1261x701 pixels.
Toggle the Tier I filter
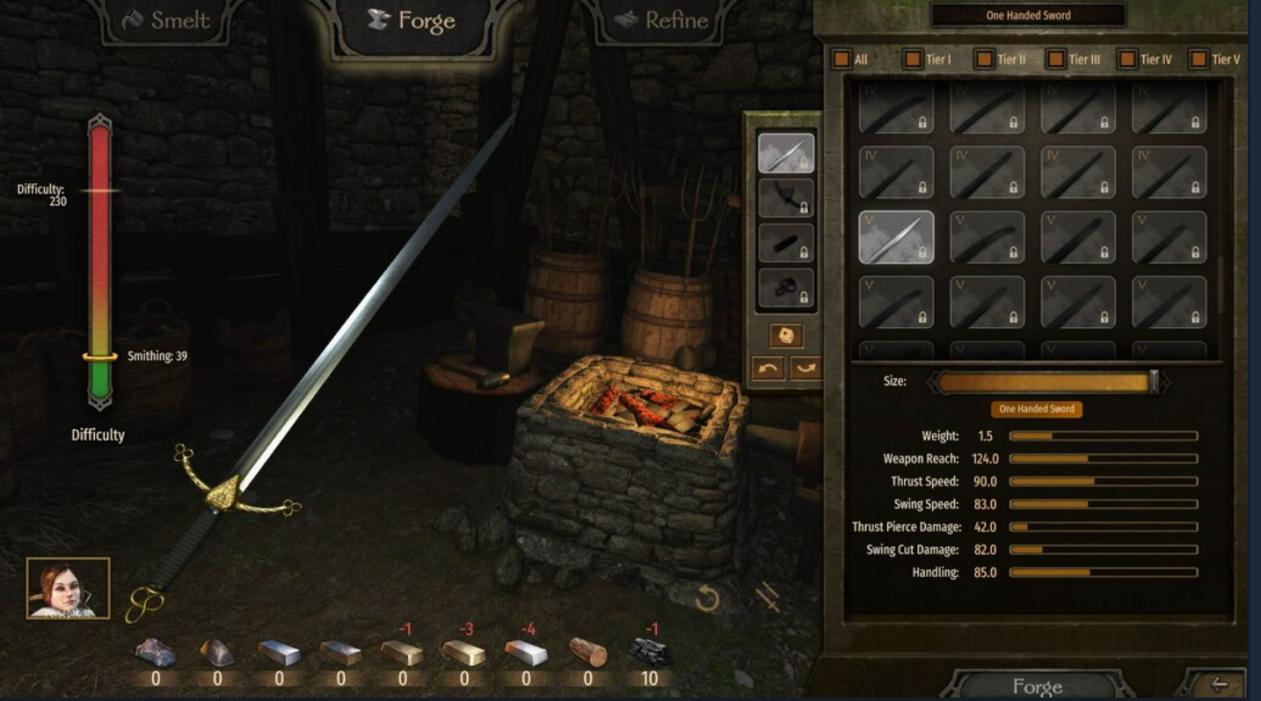tap(913, 59)
